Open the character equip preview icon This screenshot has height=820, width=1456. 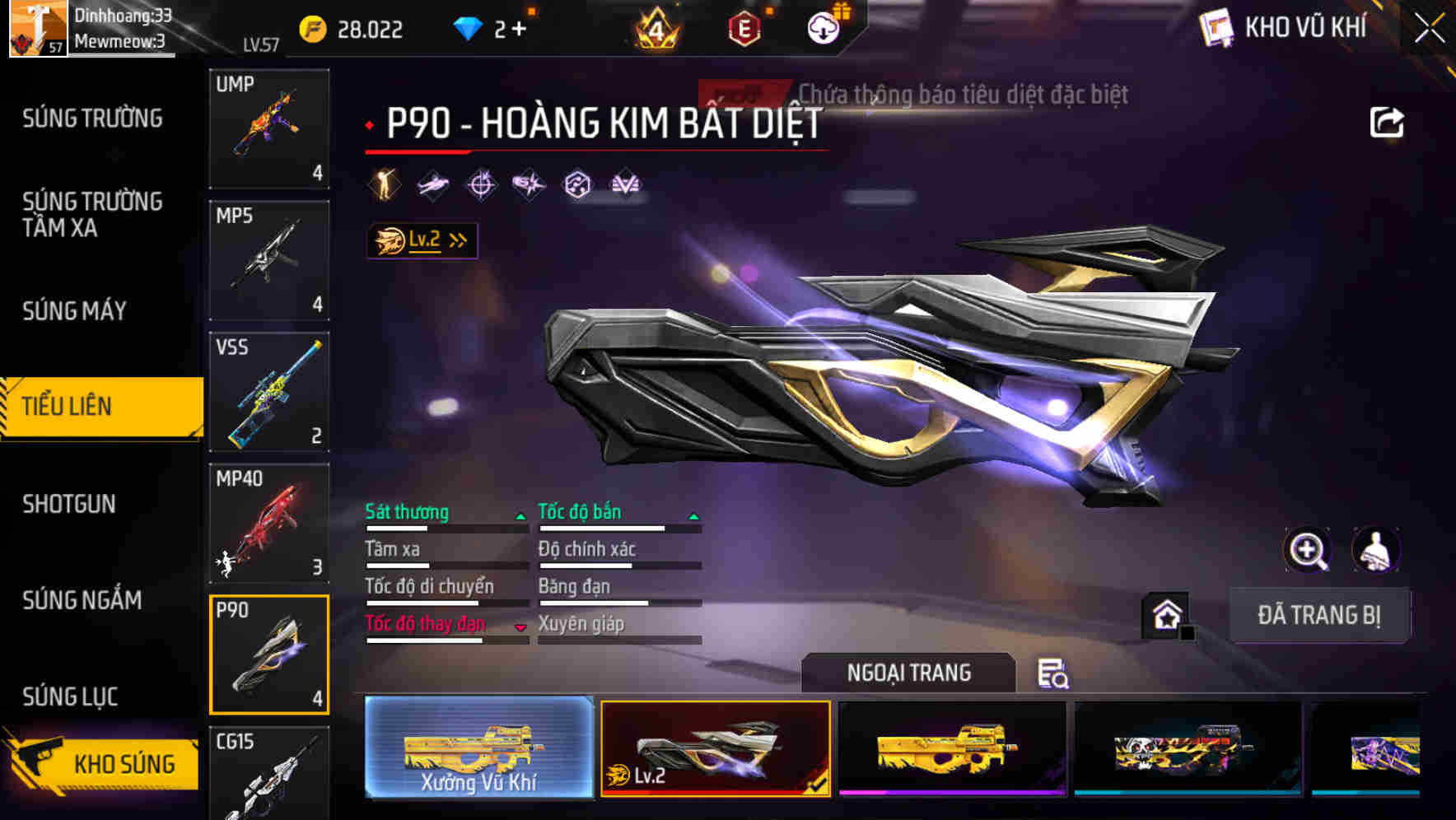tap(1375, 550)
